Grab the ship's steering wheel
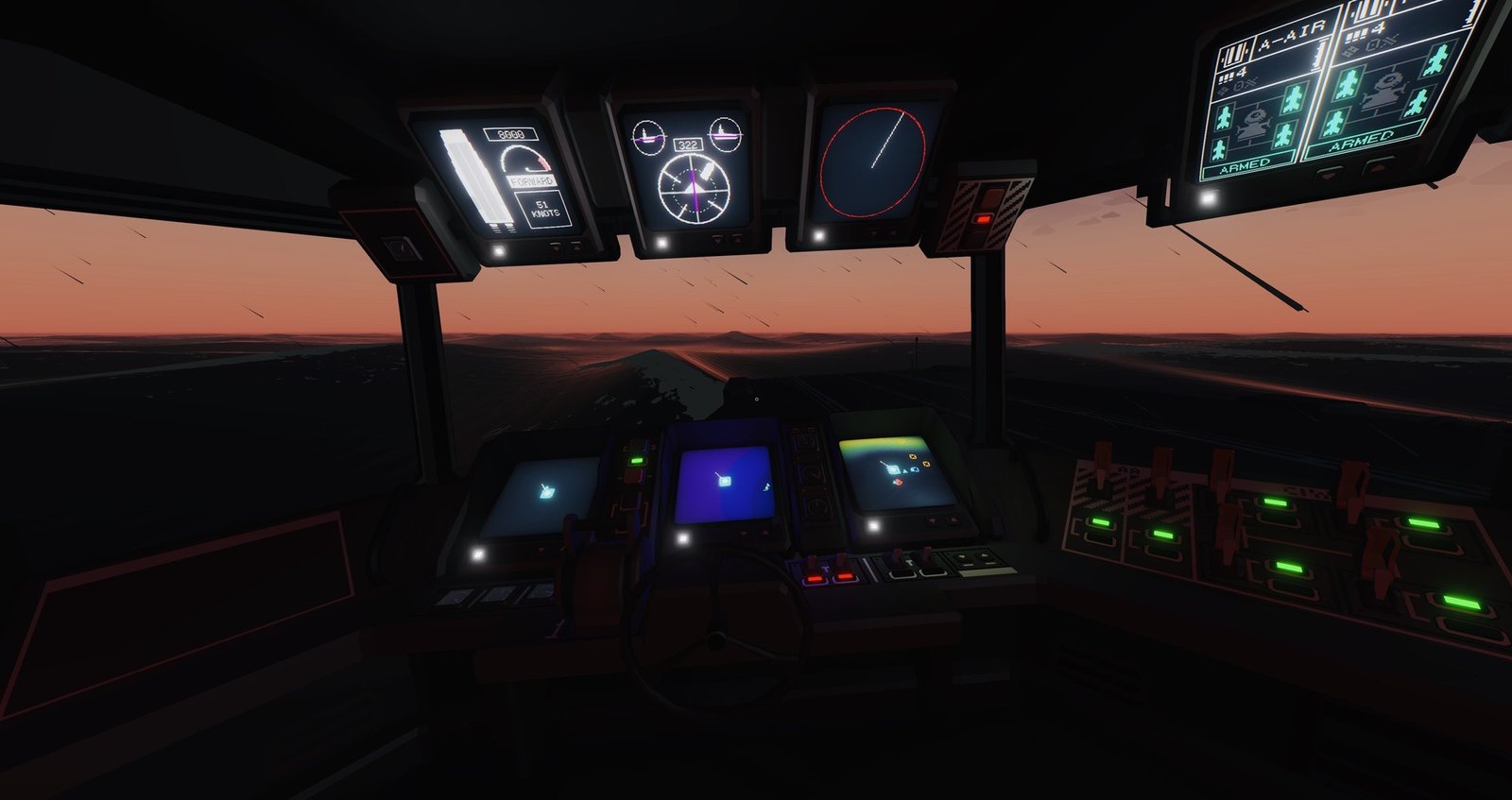 point(718,623)
